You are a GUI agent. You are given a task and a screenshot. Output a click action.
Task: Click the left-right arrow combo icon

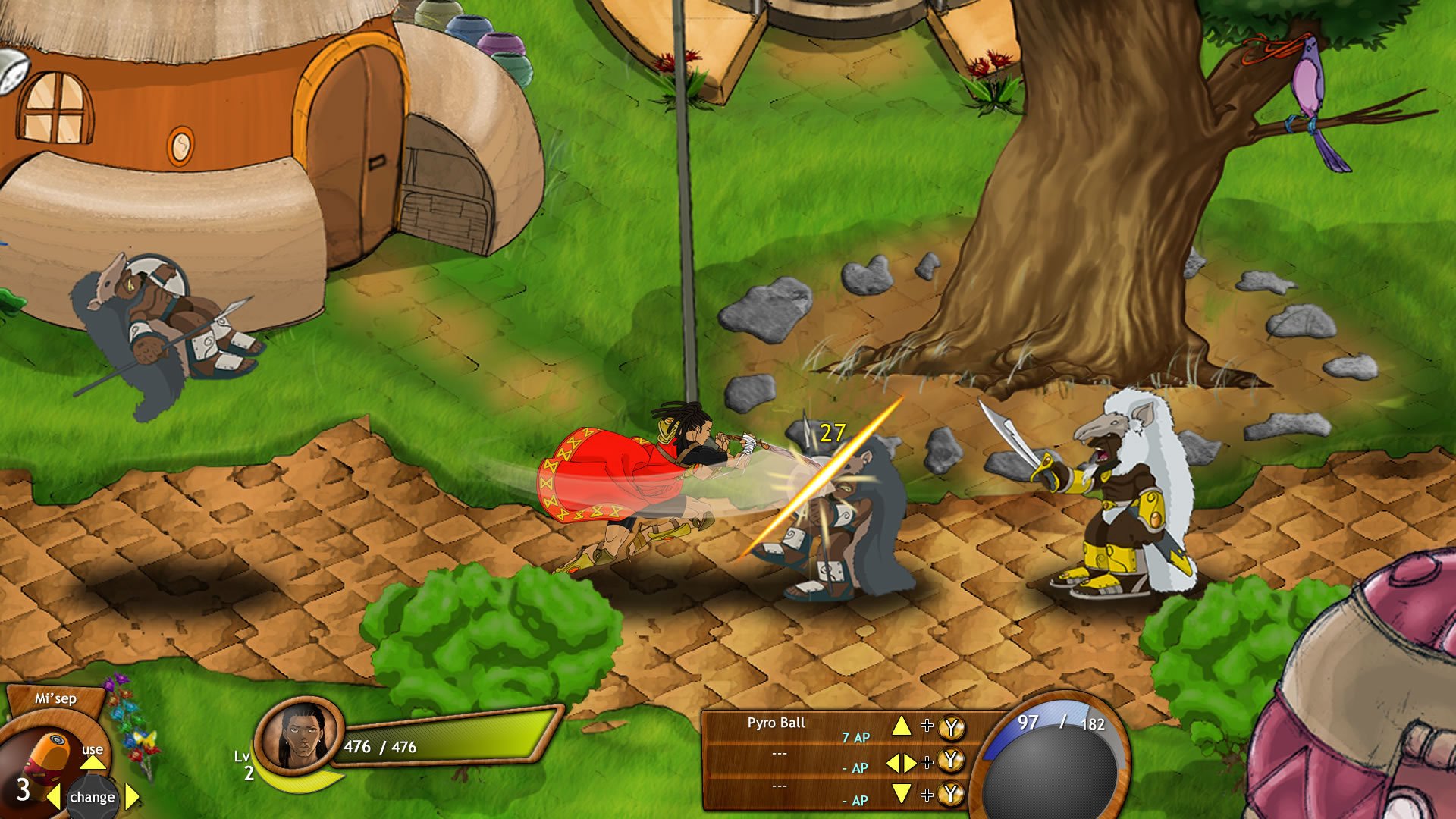point(900,761)
